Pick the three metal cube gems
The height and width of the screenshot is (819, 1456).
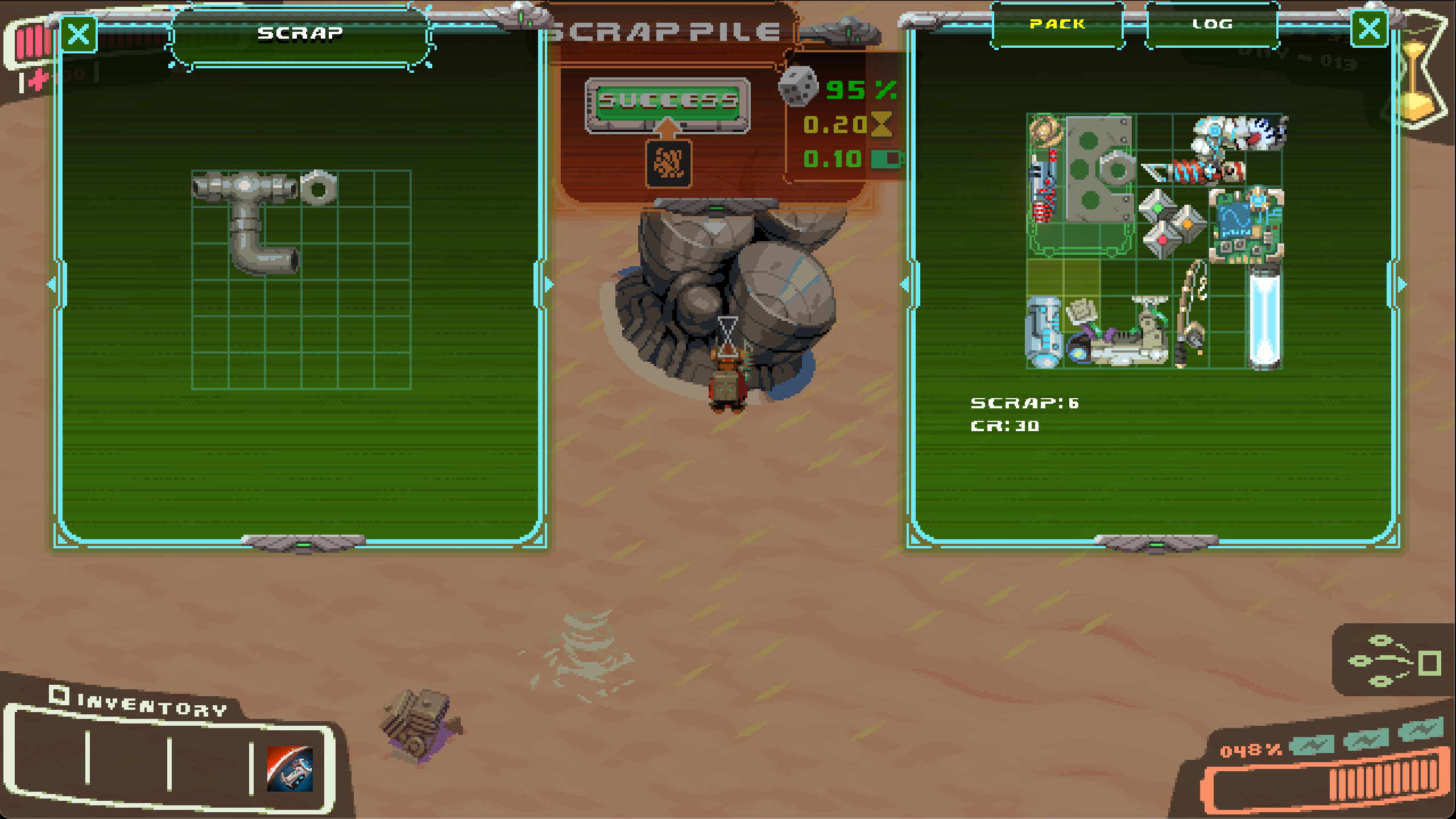(1170, 223)
